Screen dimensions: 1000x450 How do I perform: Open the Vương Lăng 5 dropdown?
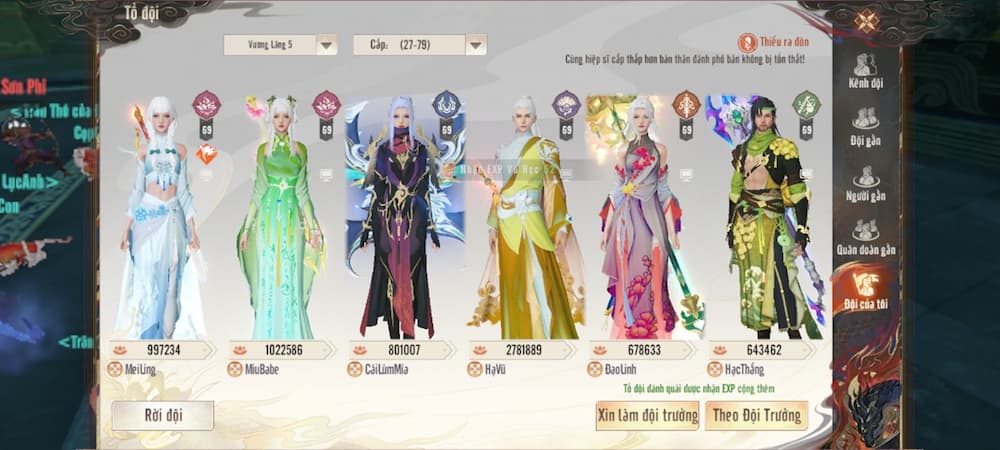(279, 44)
